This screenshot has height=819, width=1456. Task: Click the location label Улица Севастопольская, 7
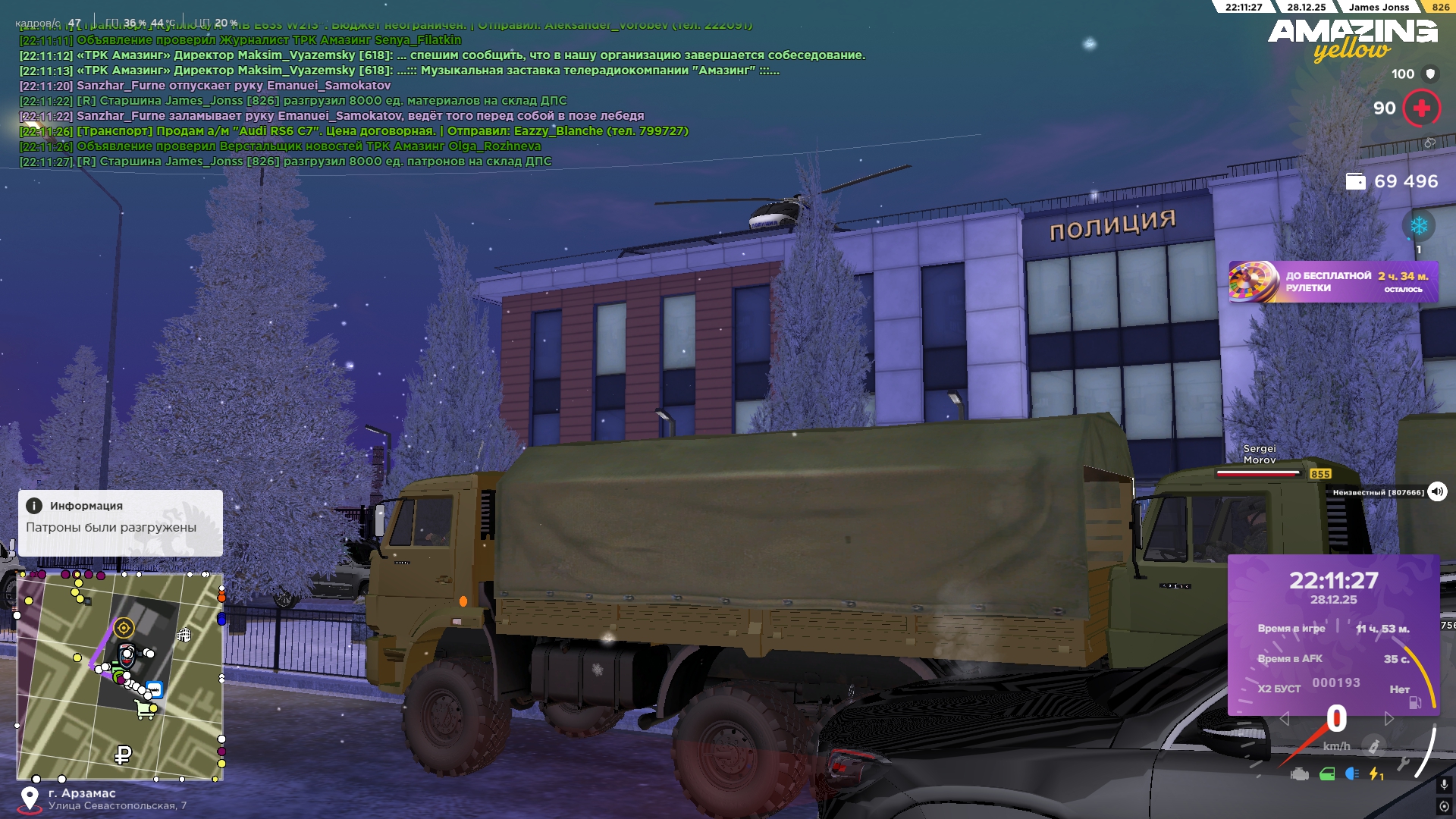(x=118, y=806)
